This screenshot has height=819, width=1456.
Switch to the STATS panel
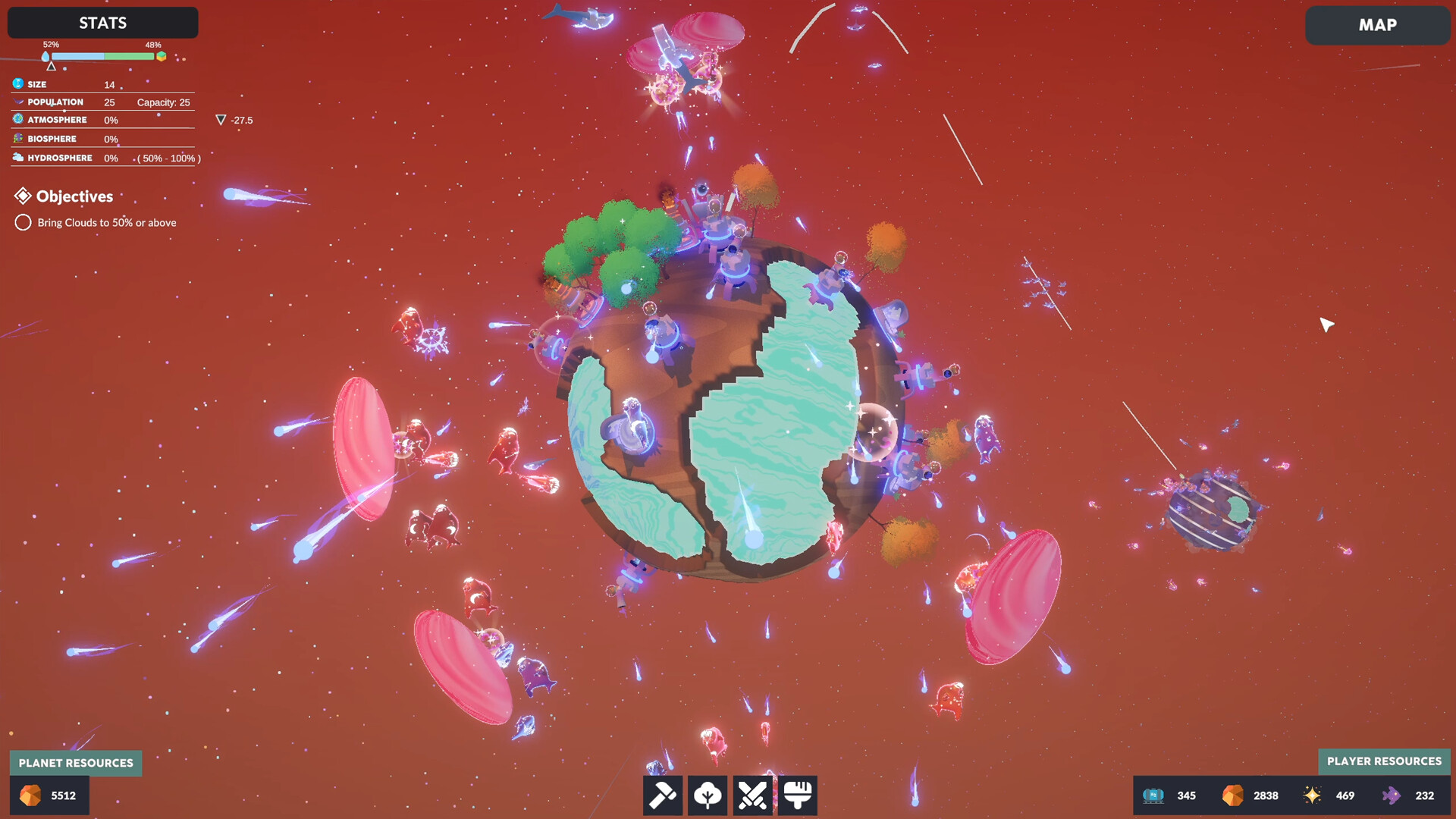click(x=102, y=23)
